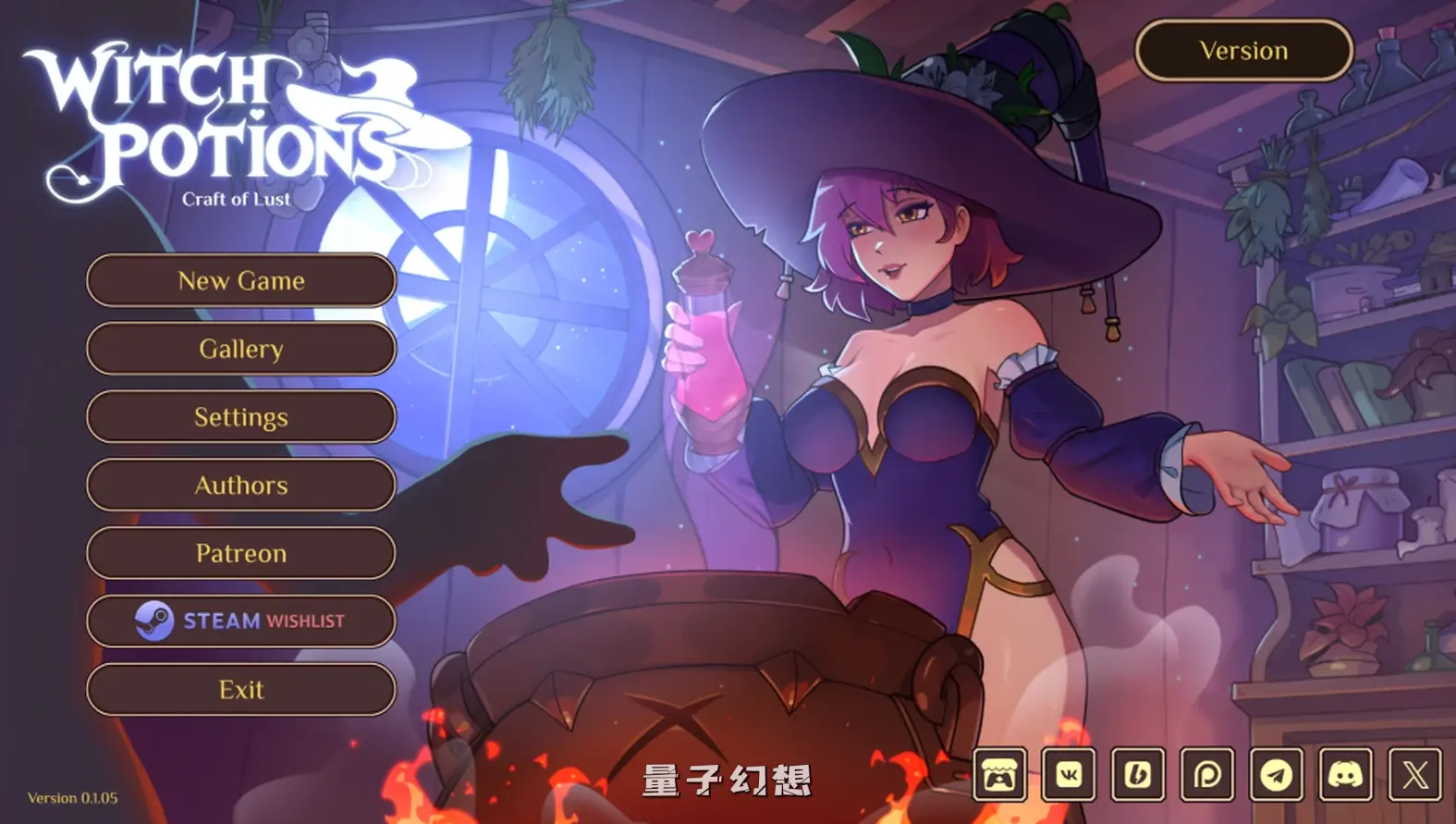Open the Gallery
Viewport: 1456px width, 824px height.
(240, 349)
